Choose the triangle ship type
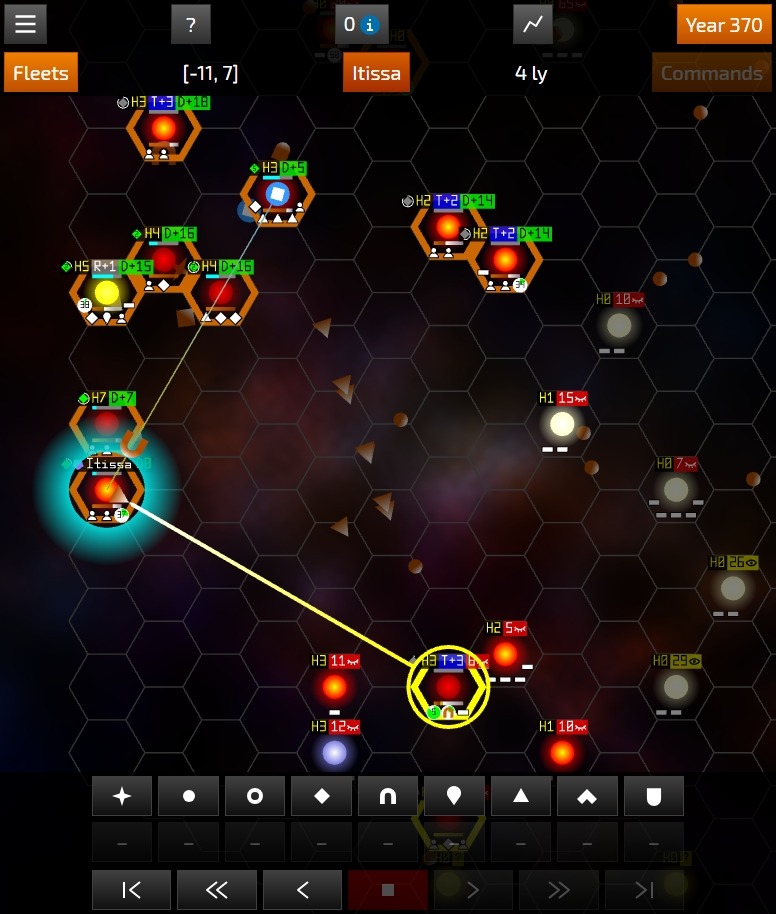776x914 pixels. (x=520, y=796)
